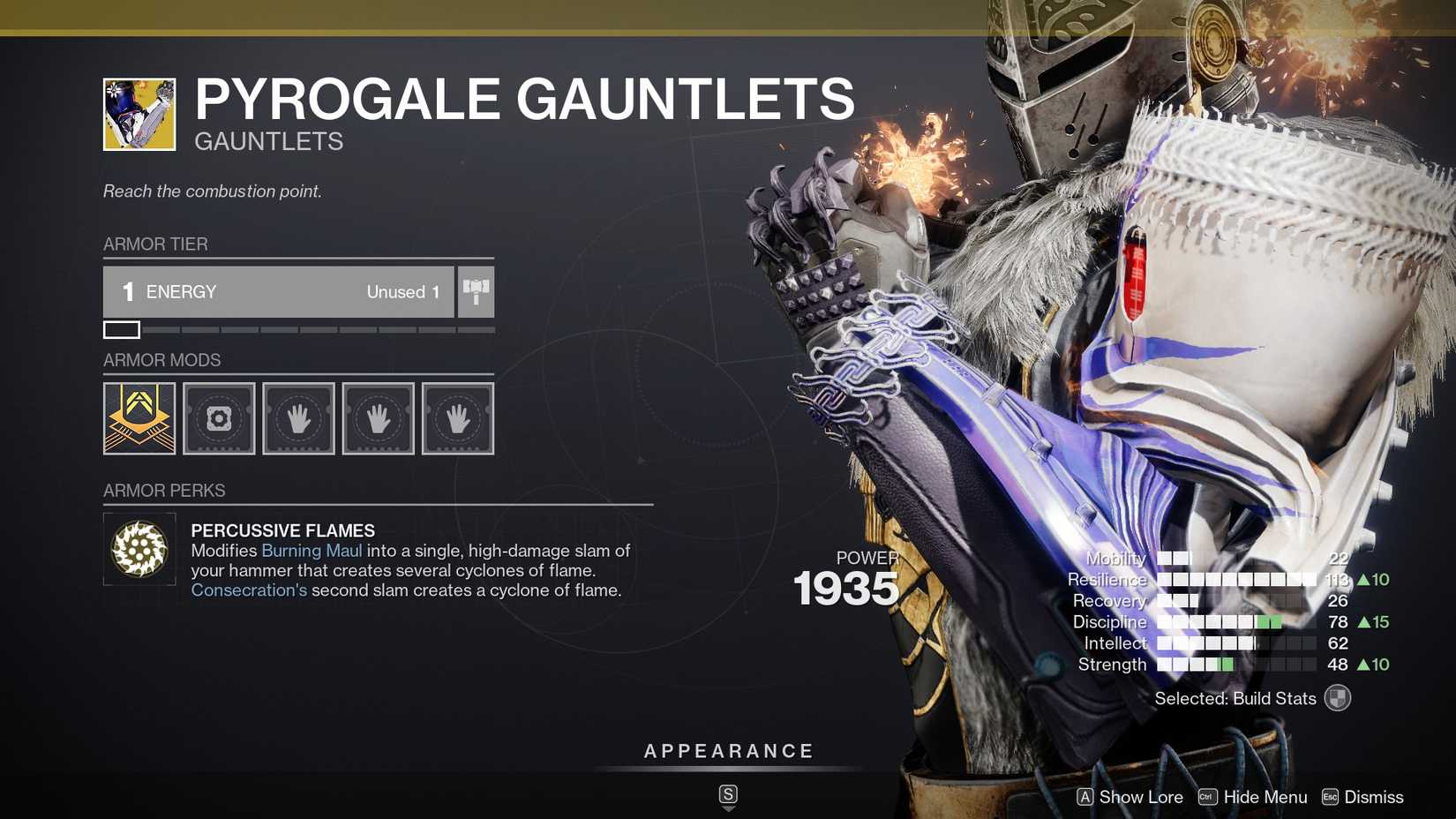Screen dimensions: 1456x819
Task: Click the Pyrogale Gauntlets item icon
Action: [138, 112]
